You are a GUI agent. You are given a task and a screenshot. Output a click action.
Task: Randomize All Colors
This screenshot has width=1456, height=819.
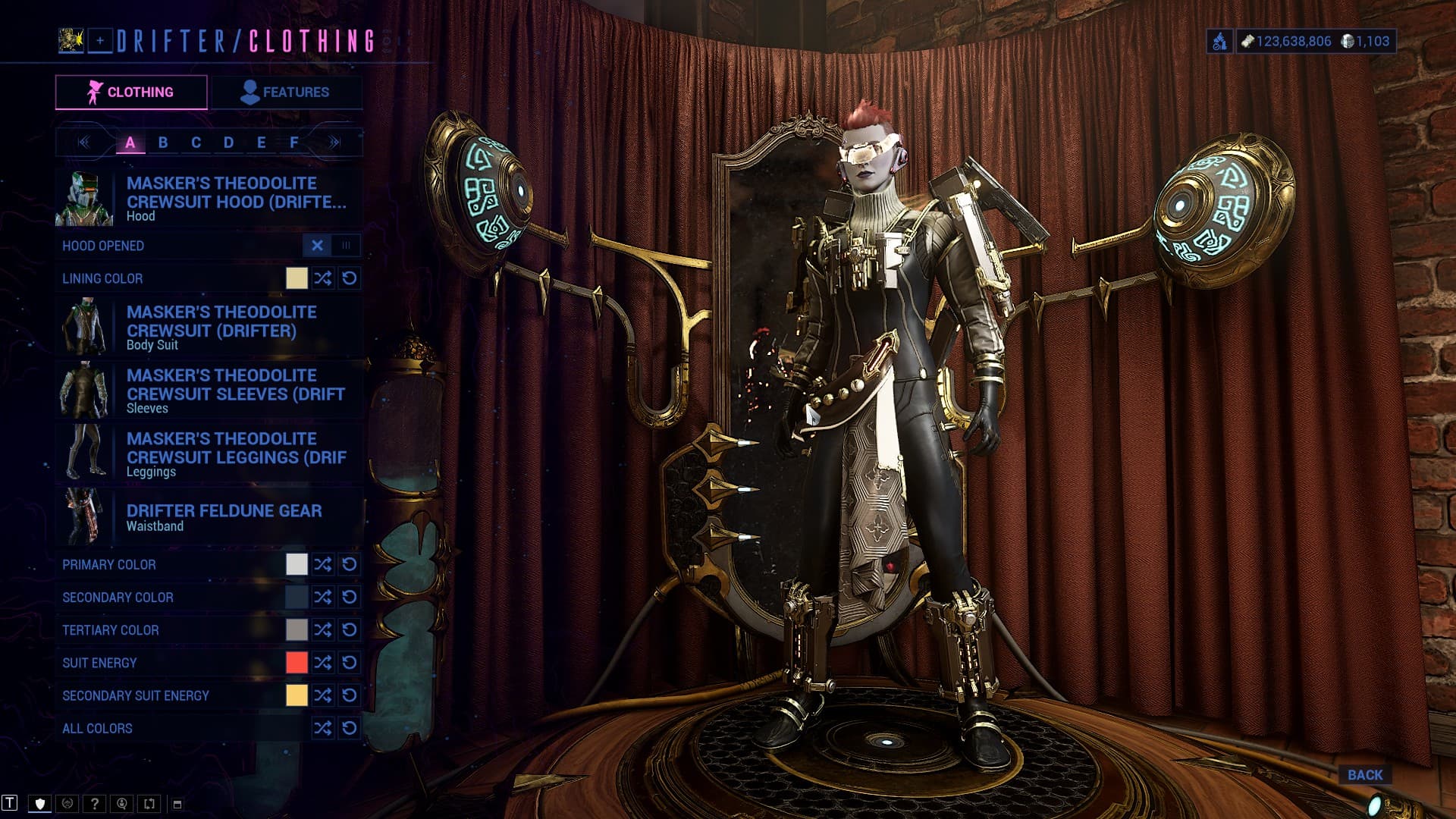pyautogui.click(x=323, y=729)
